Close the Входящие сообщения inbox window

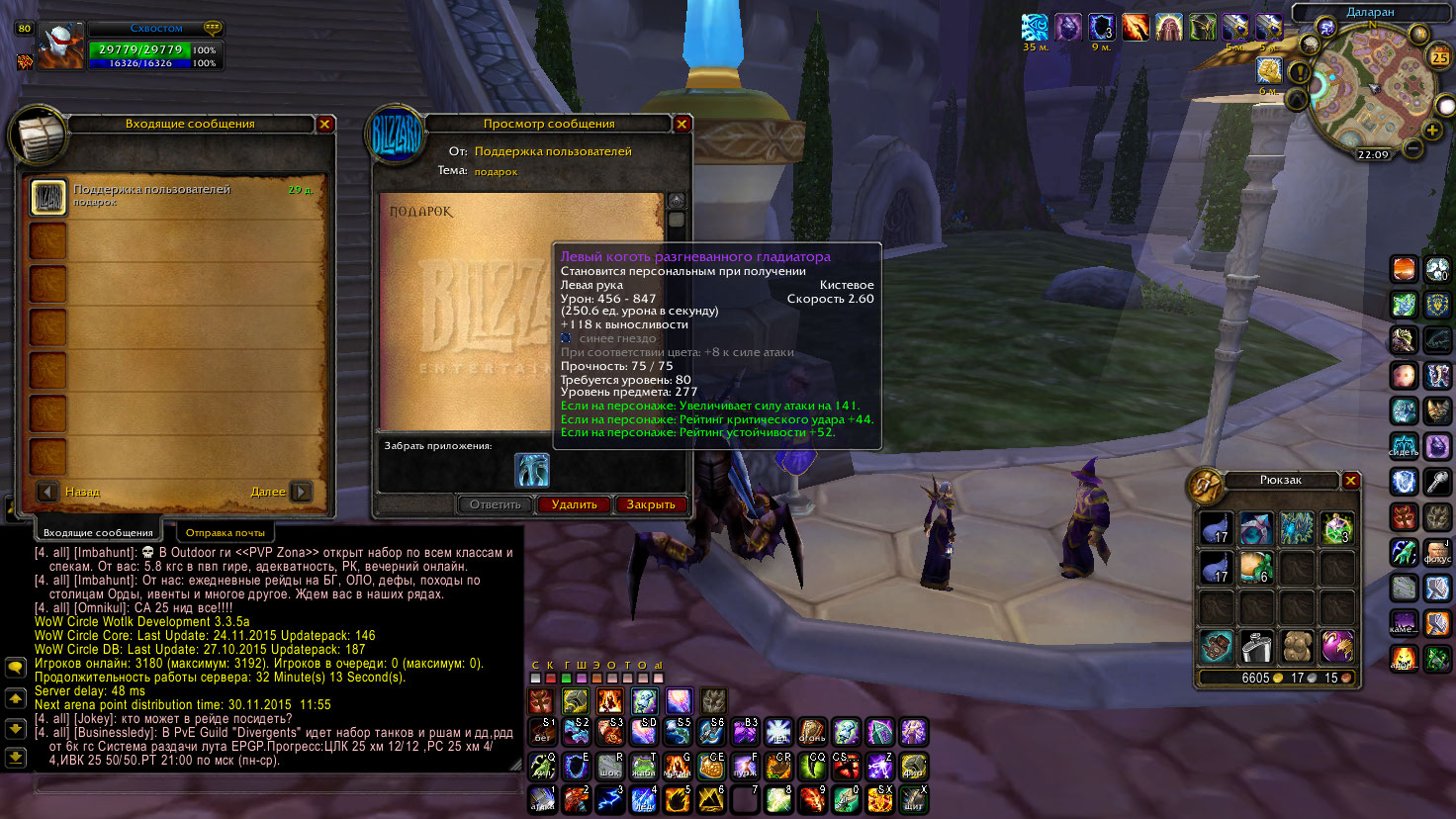point(324,124)
